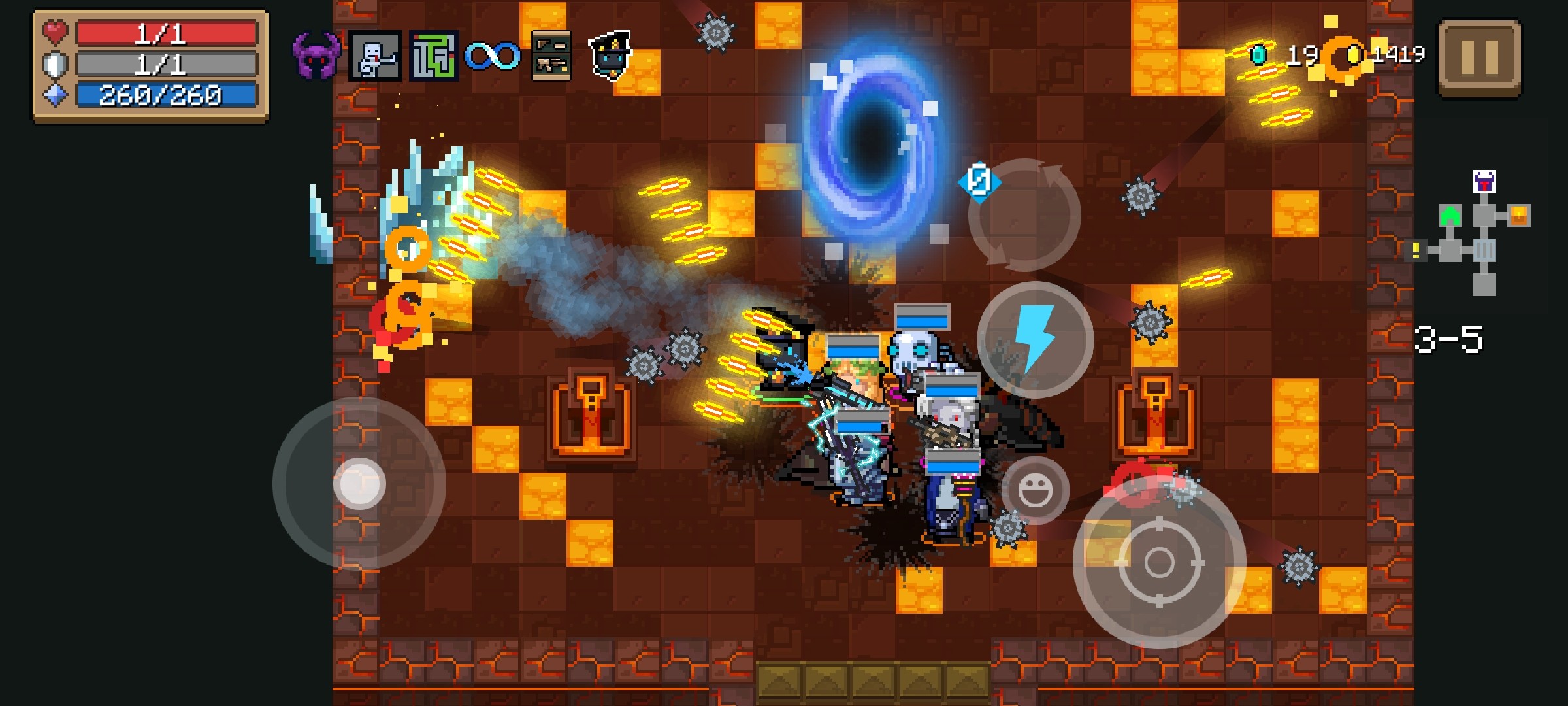The image size is (1568, 706).
Task: Tap the blue infinity symbol buff icon
Action: tap(493, 56)
